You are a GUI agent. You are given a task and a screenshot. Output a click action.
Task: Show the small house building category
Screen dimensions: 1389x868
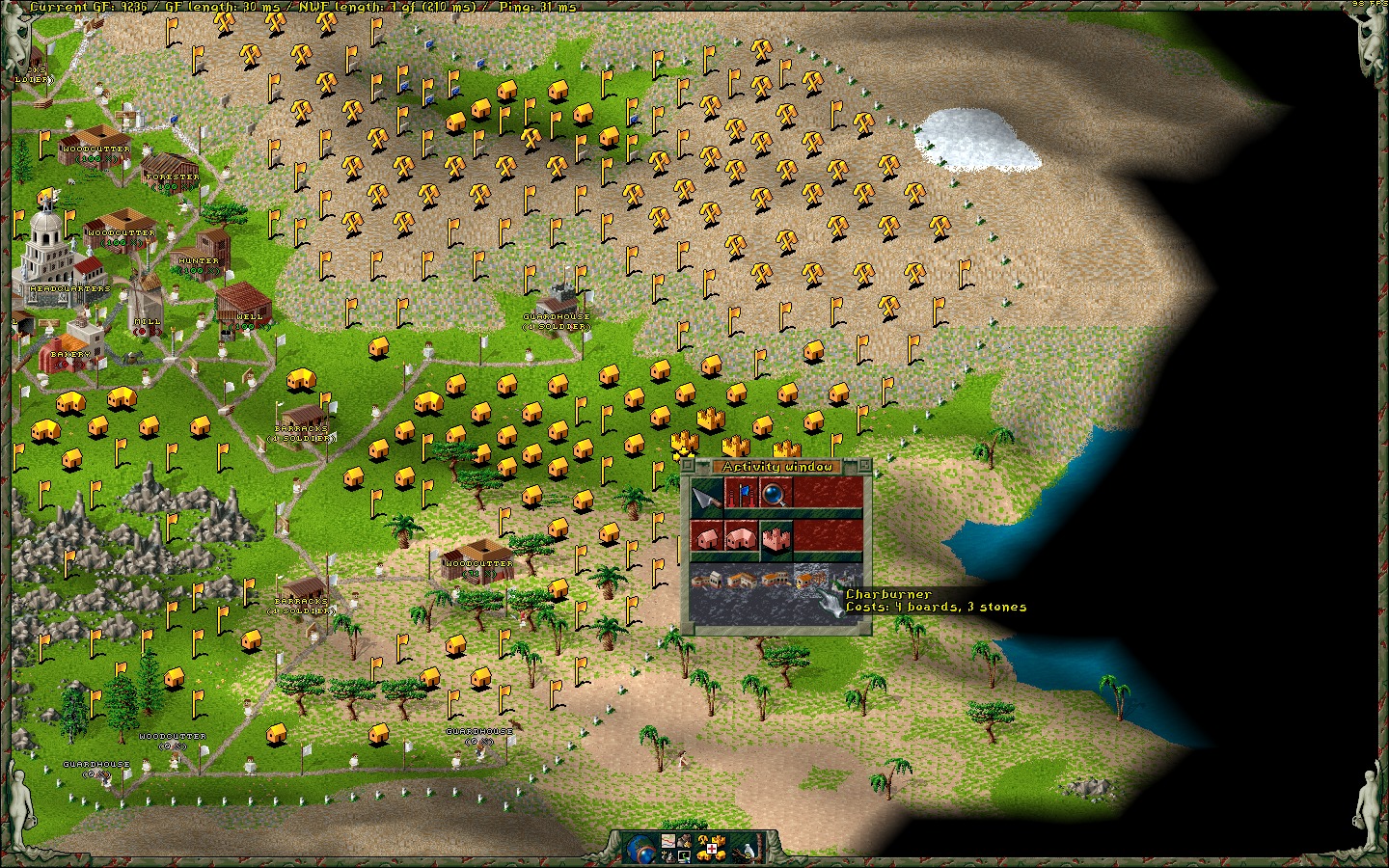(707, 539)
